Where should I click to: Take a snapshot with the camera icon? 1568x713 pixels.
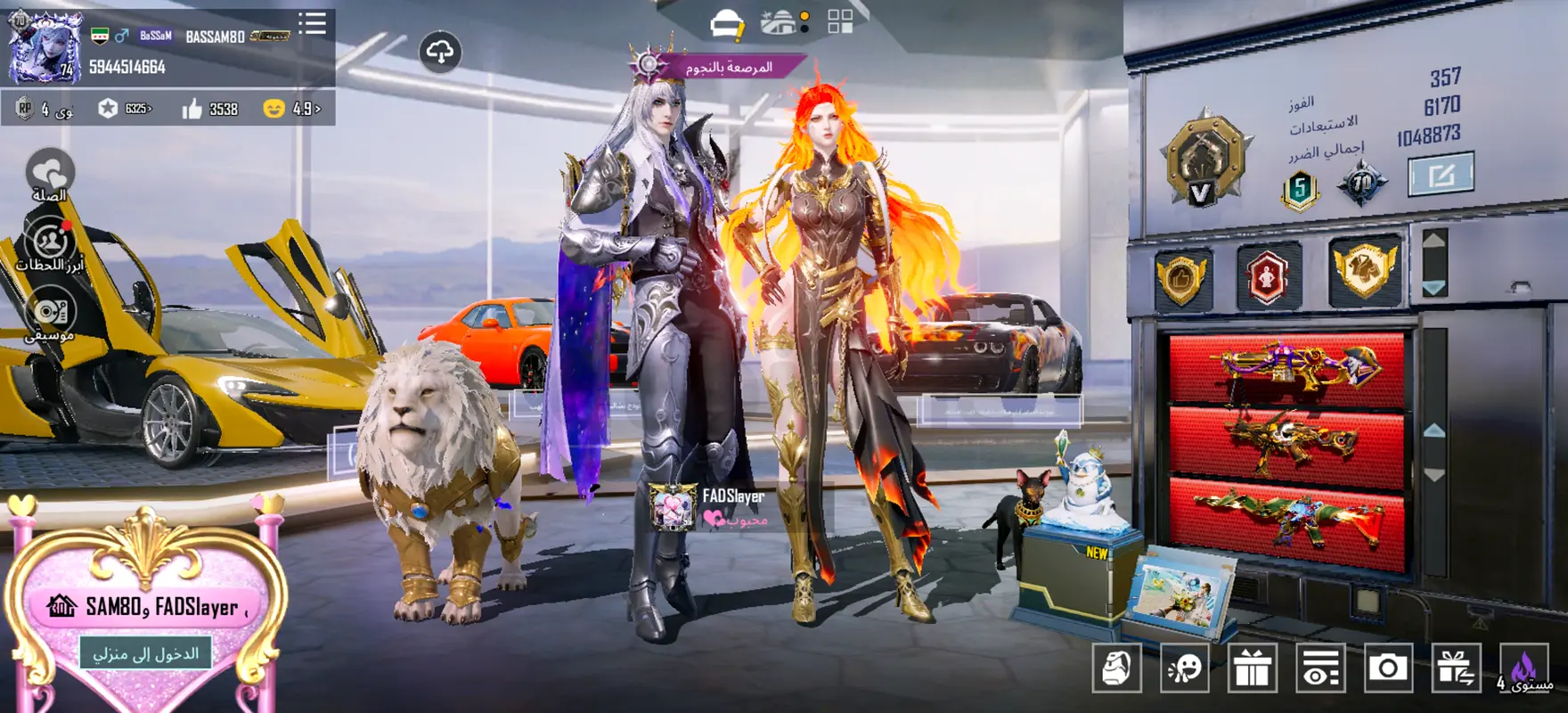[1387, 668]
